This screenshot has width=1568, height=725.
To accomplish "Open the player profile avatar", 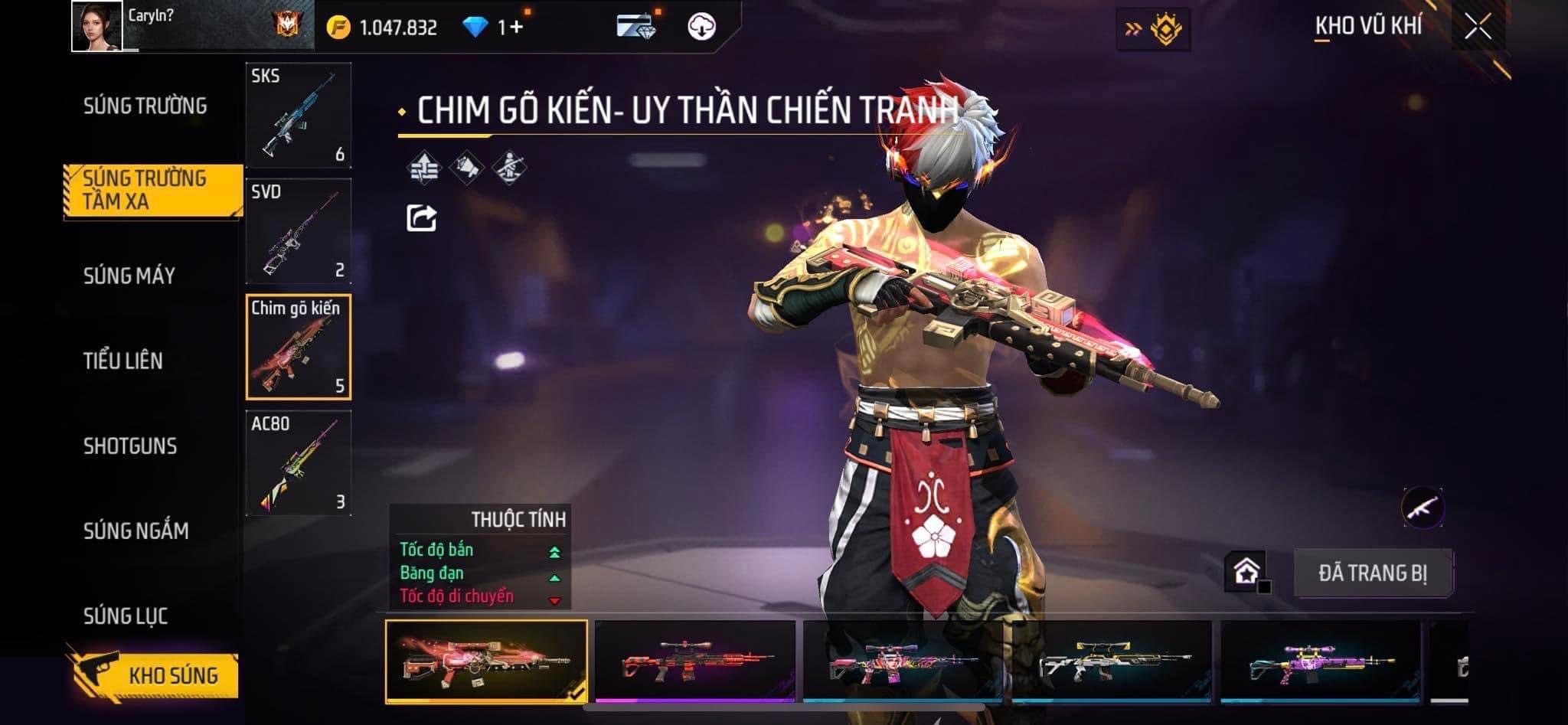I will click(x=97, y=26).
